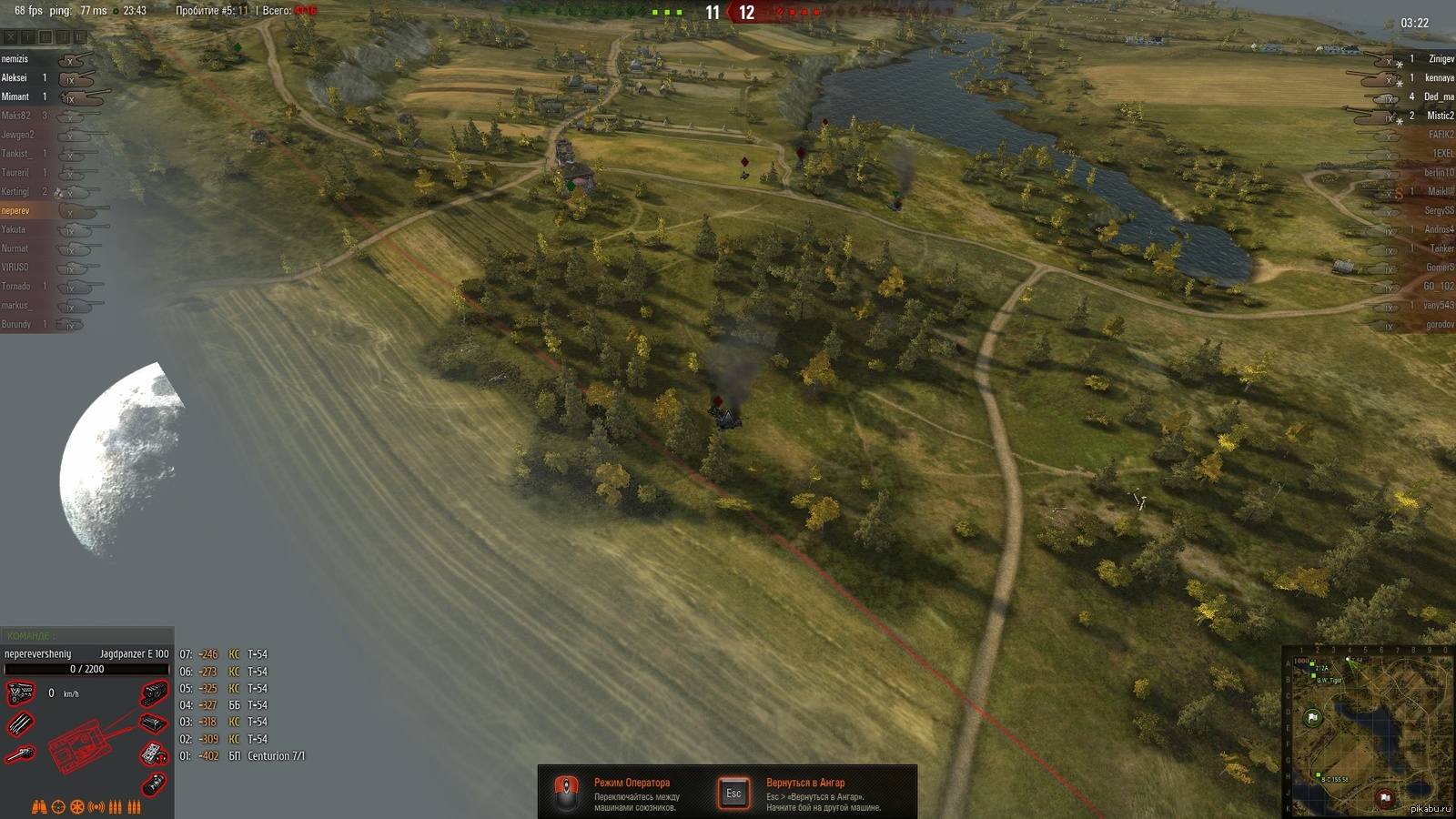Hide the player panel with the X button
This screenshot has width=1456, height=819.
tap(11, 37)
